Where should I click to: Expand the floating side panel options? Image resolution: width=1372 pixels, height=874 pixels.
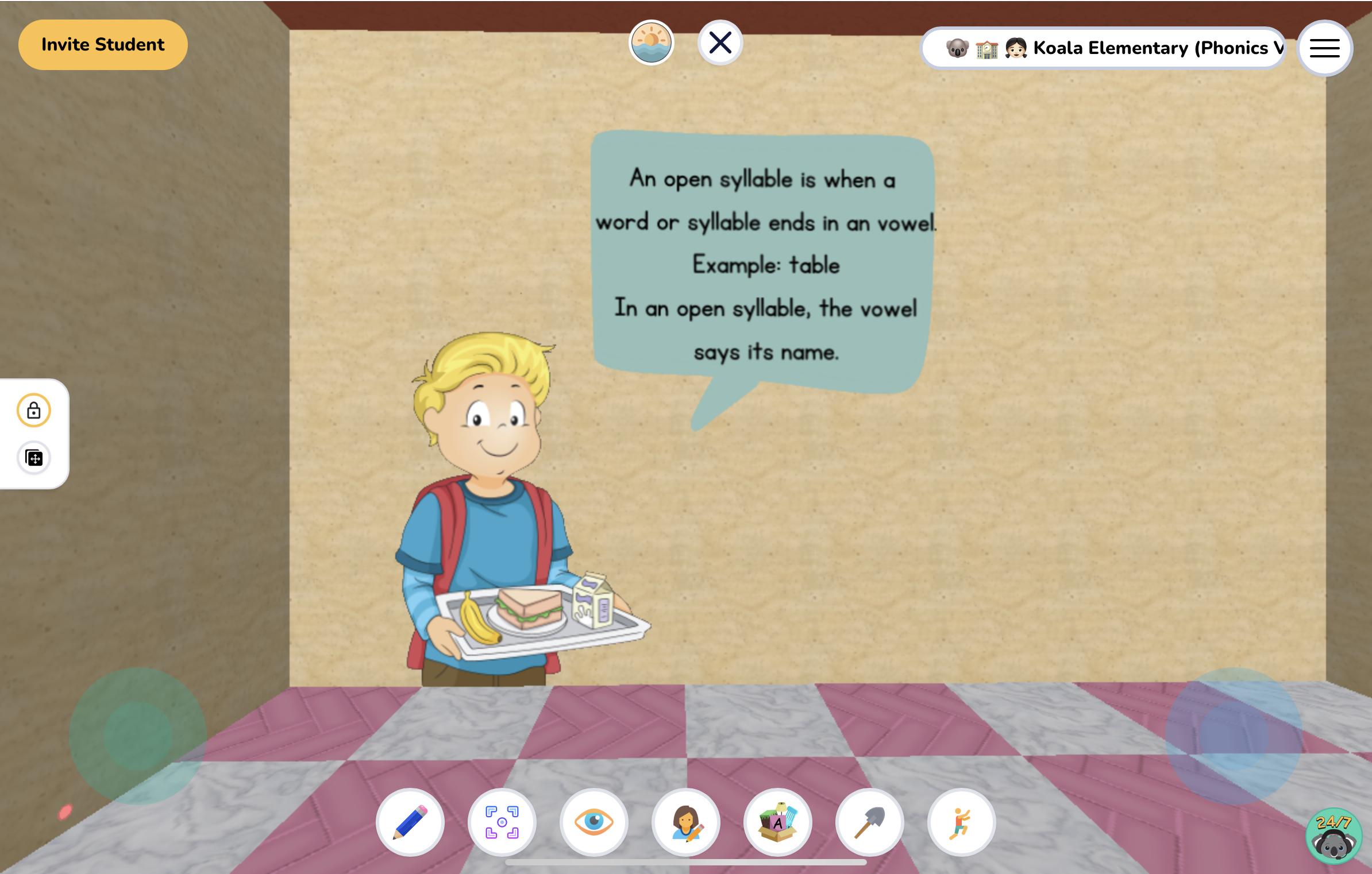(33, 434)
